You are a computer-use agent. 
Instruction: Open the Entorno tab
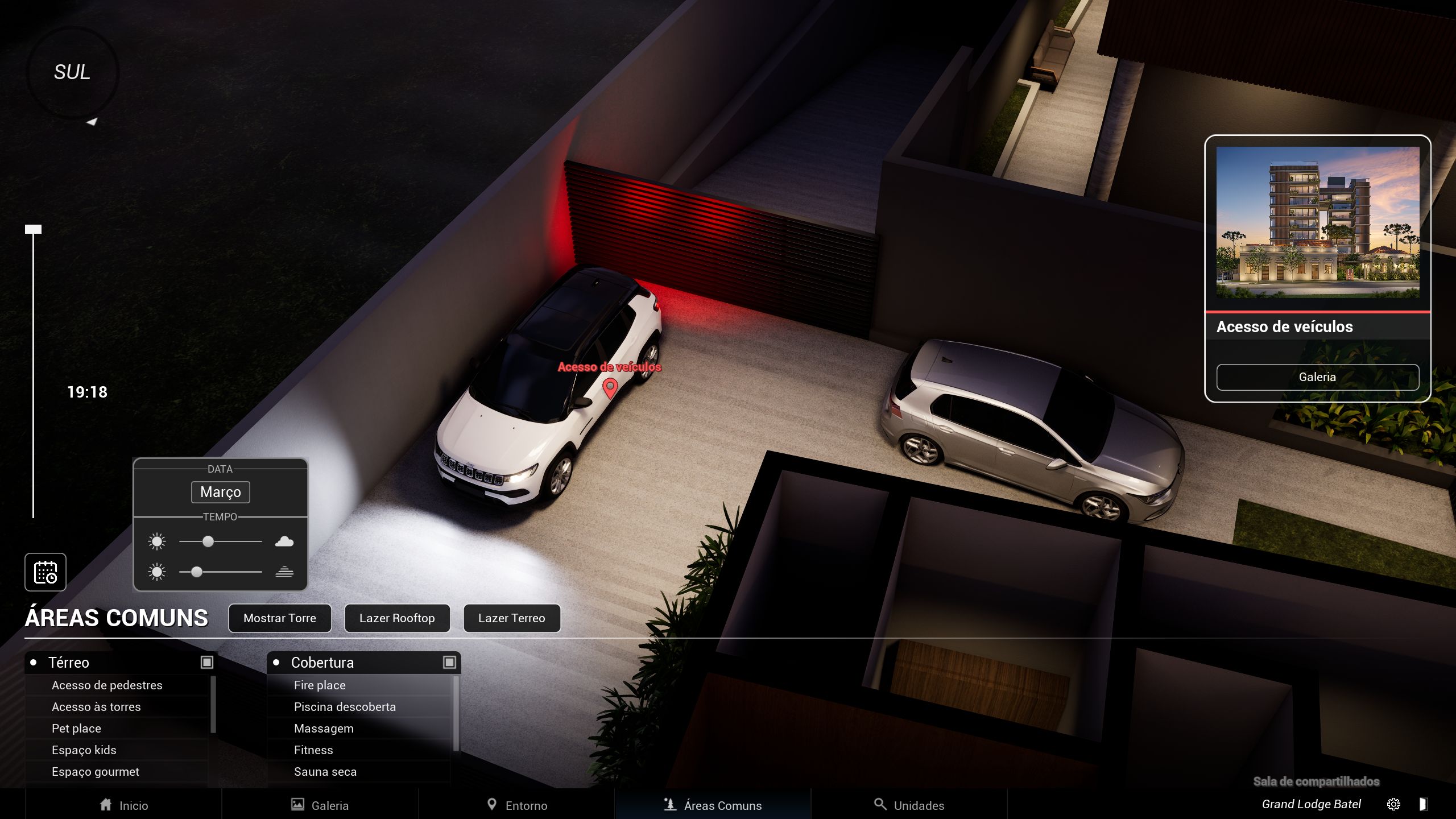516,805
